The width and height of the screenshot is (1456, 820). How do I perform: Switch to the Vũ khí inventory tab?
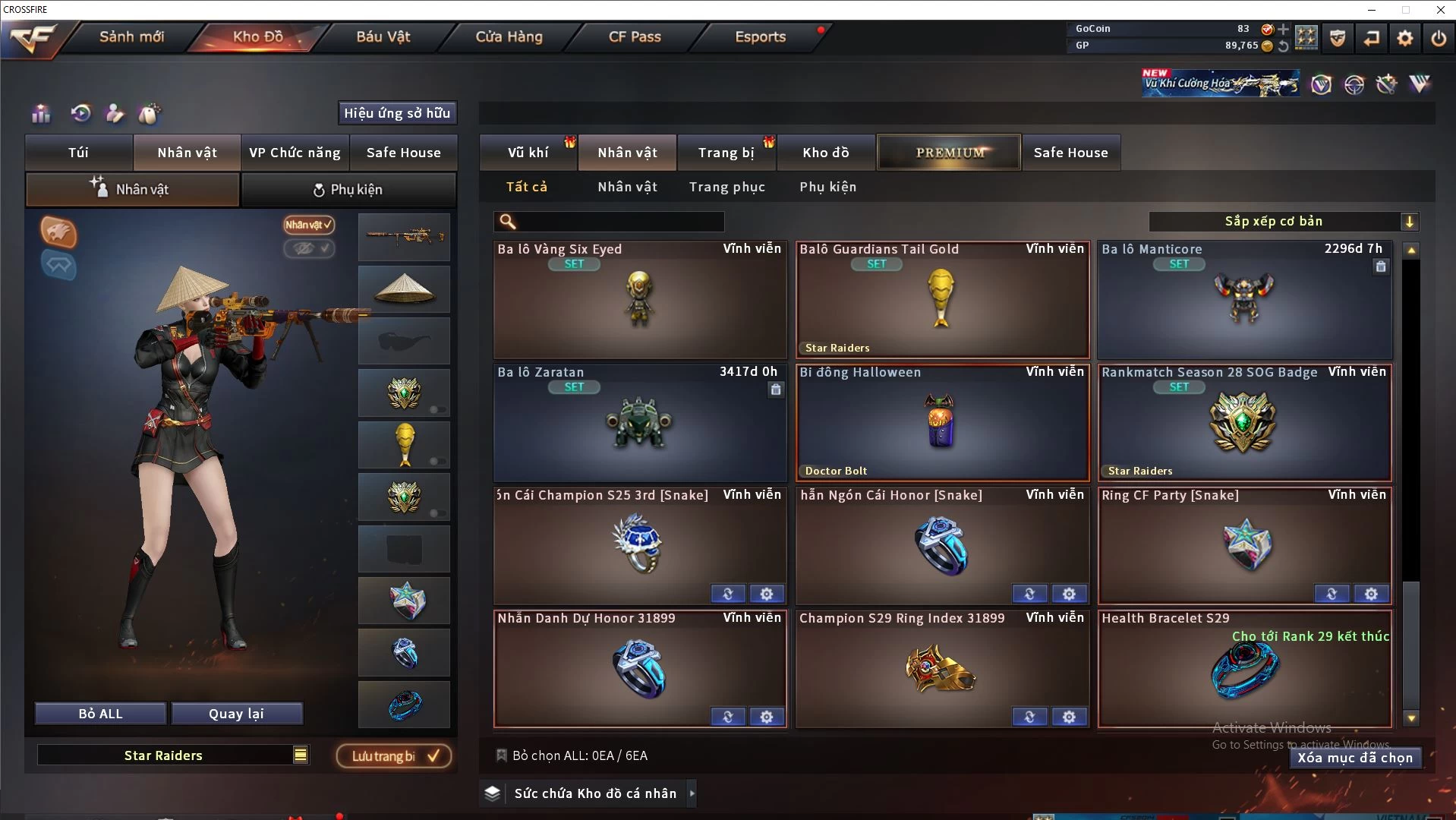pyautogui.click(x=528, y=153)
